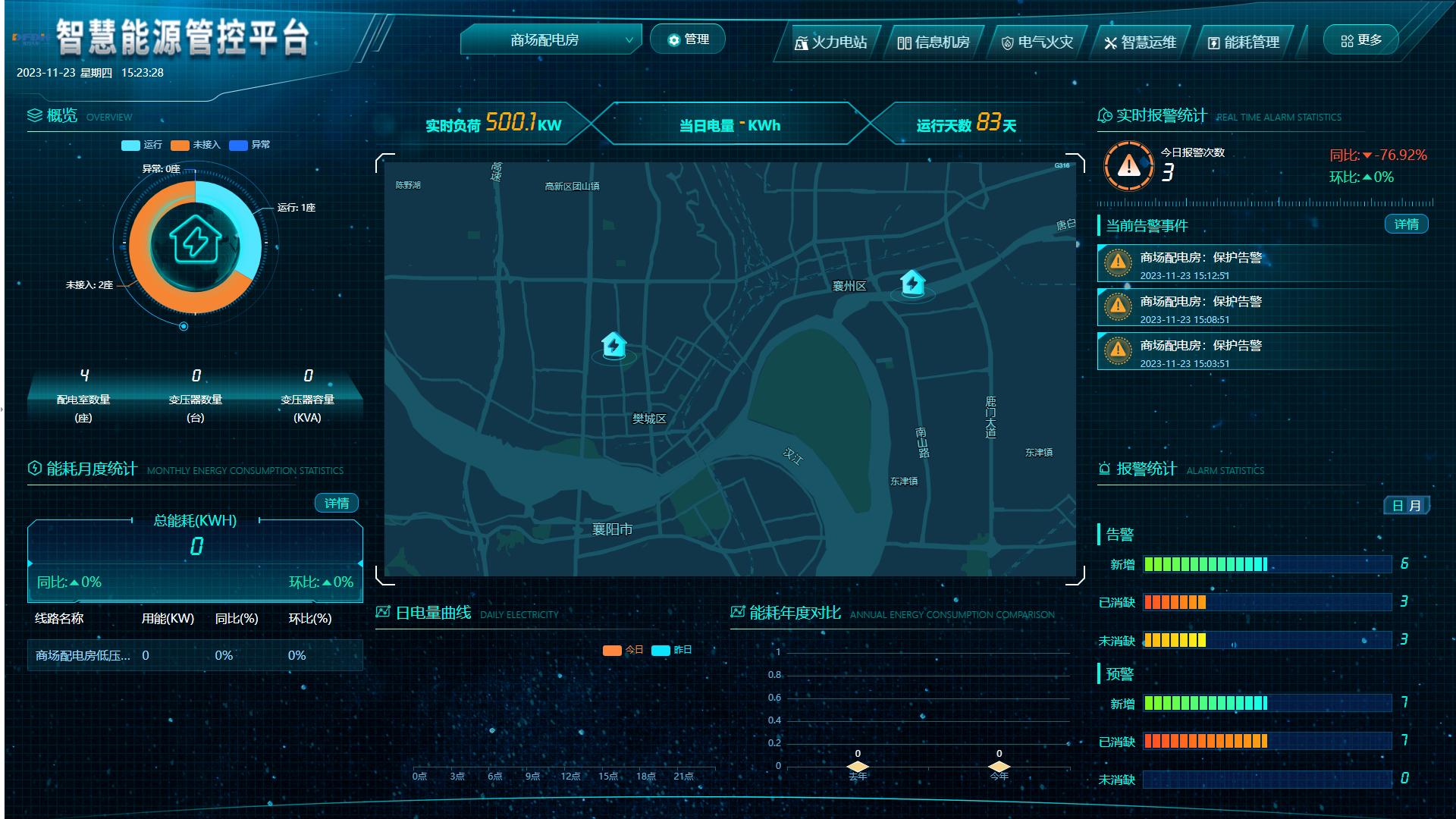Open 详情 for current alarm events
The width and height of the screenshot is (1456, 819).
point(1406,224)
